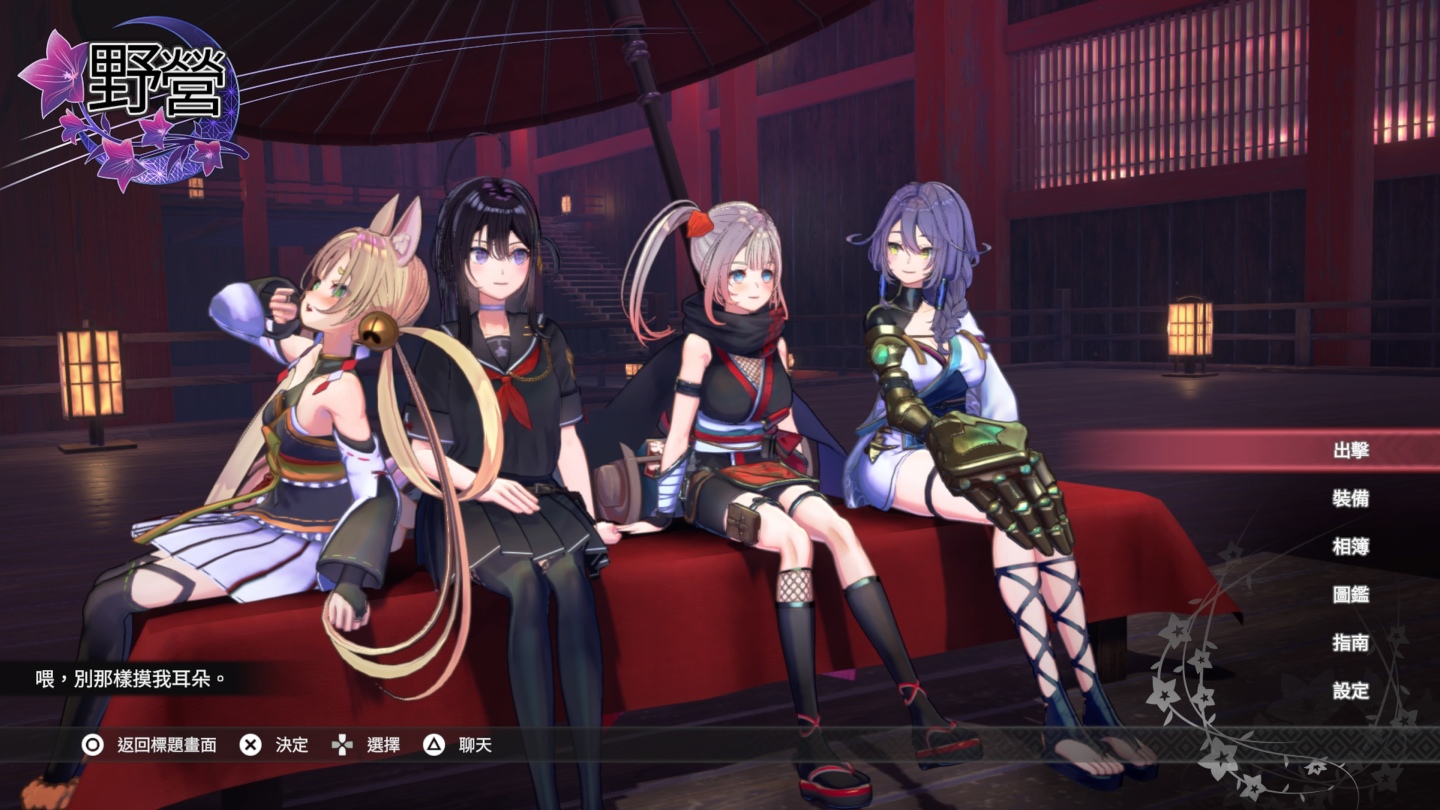Open the 裝備 equipment menu
Viewport: 1440px width, 810px height.
[1350, 498]
